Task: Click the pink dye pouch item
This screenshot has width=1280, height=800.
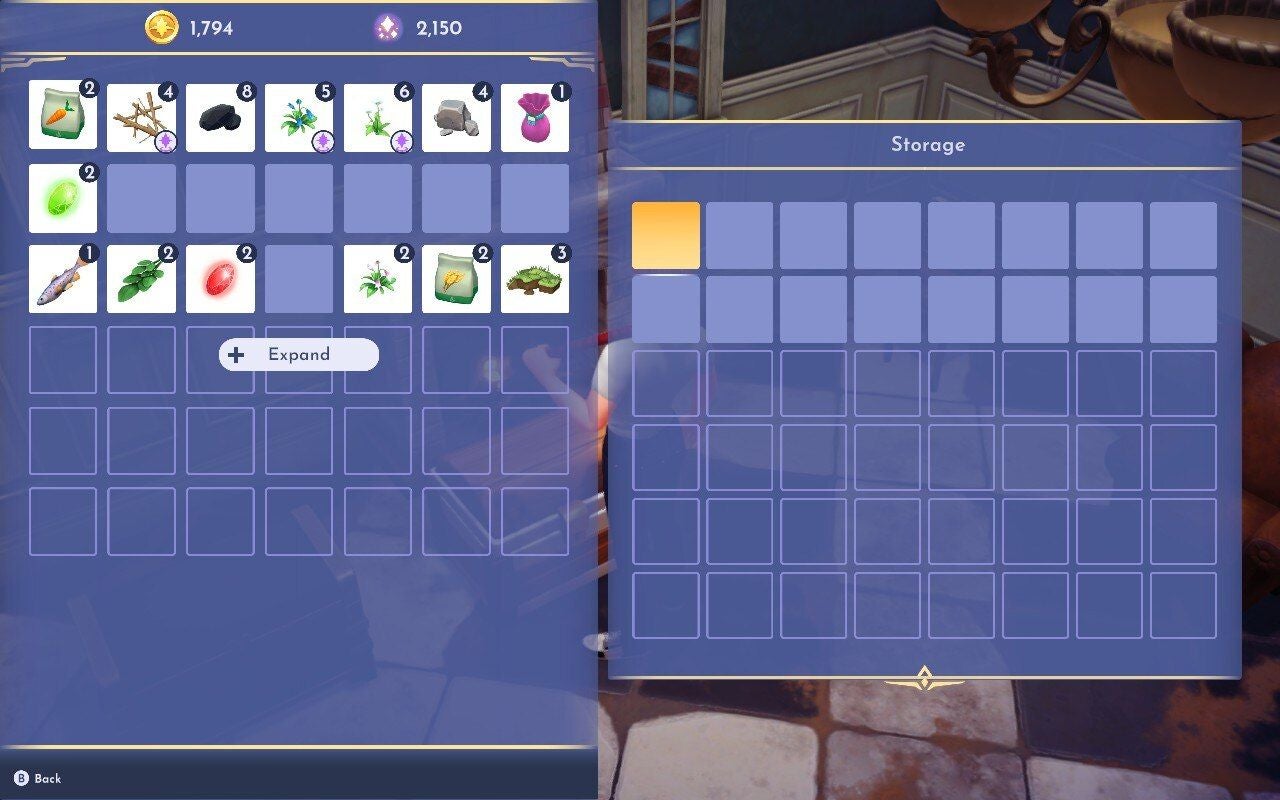Action: (x=535, y=117)
